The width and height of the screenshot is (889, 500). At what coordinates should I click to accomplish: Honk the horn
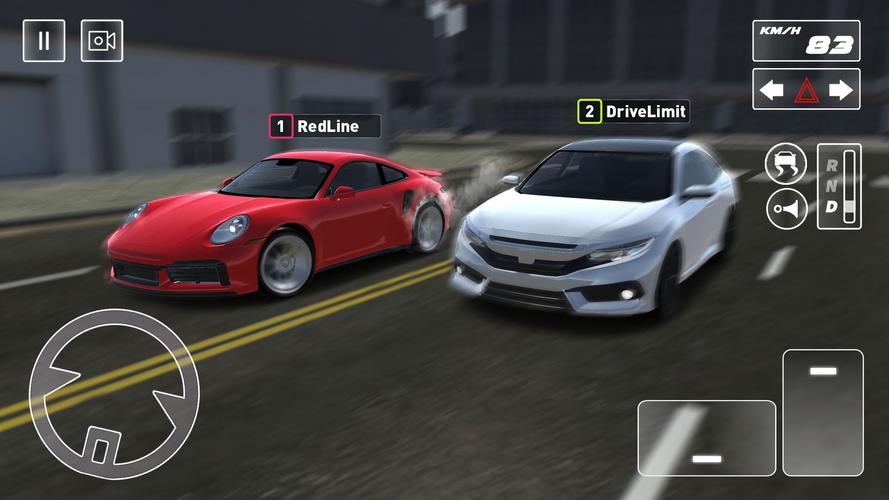(x=786, y=208)
